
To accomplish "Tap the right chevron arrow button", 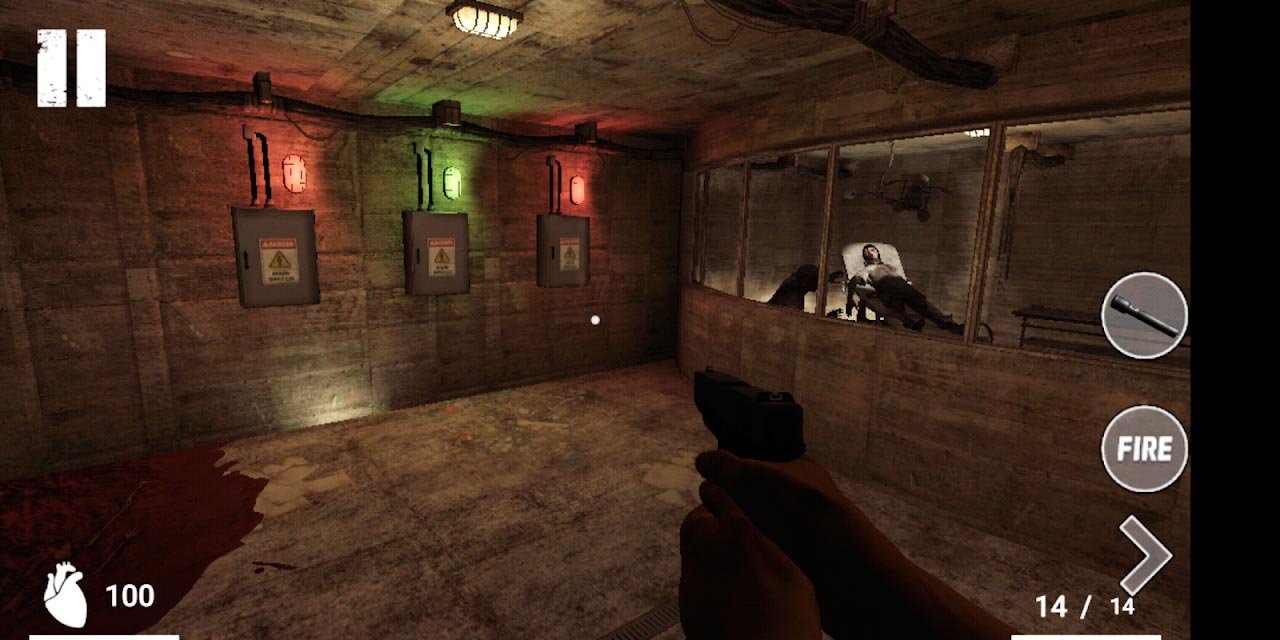I will click(1144, 555).
